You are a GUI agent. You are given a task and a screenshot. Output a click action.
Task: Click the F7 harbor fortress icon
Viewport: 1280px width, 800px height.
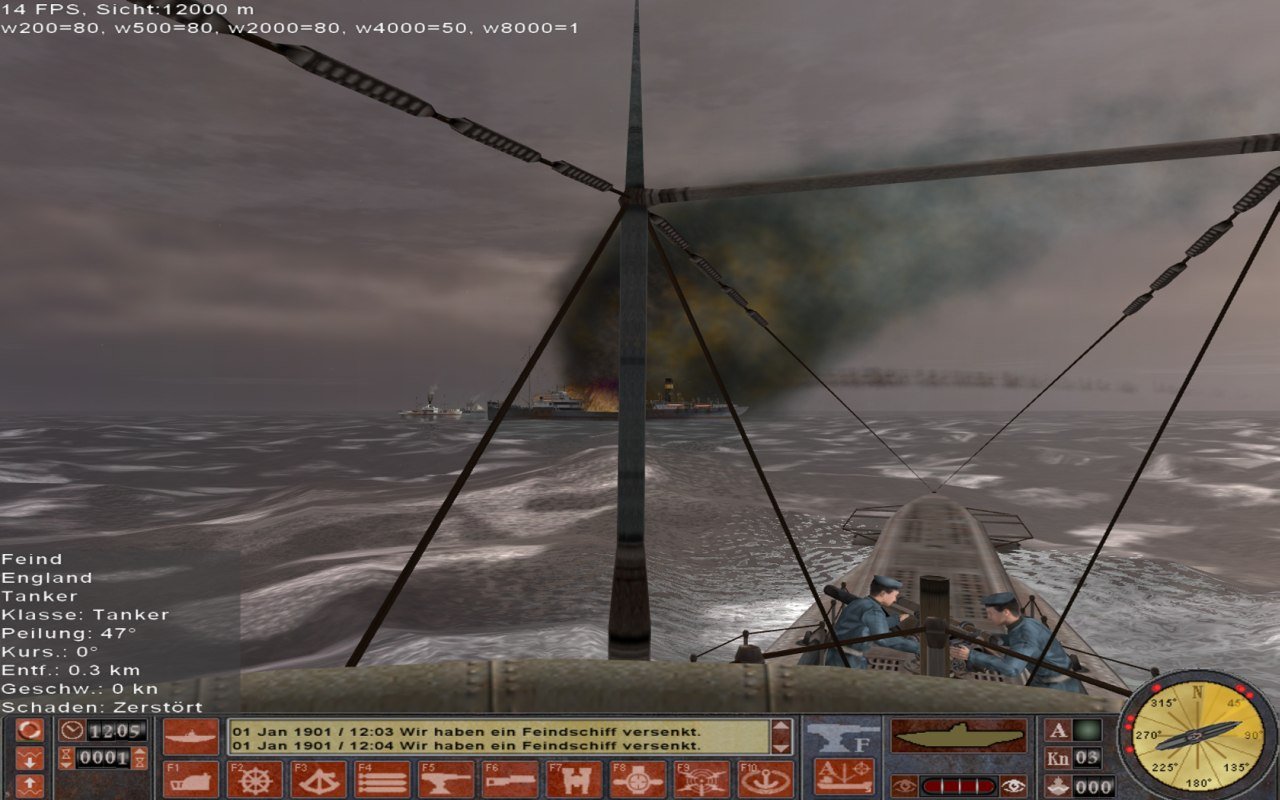pyautogui.click(x=572, y=776)
